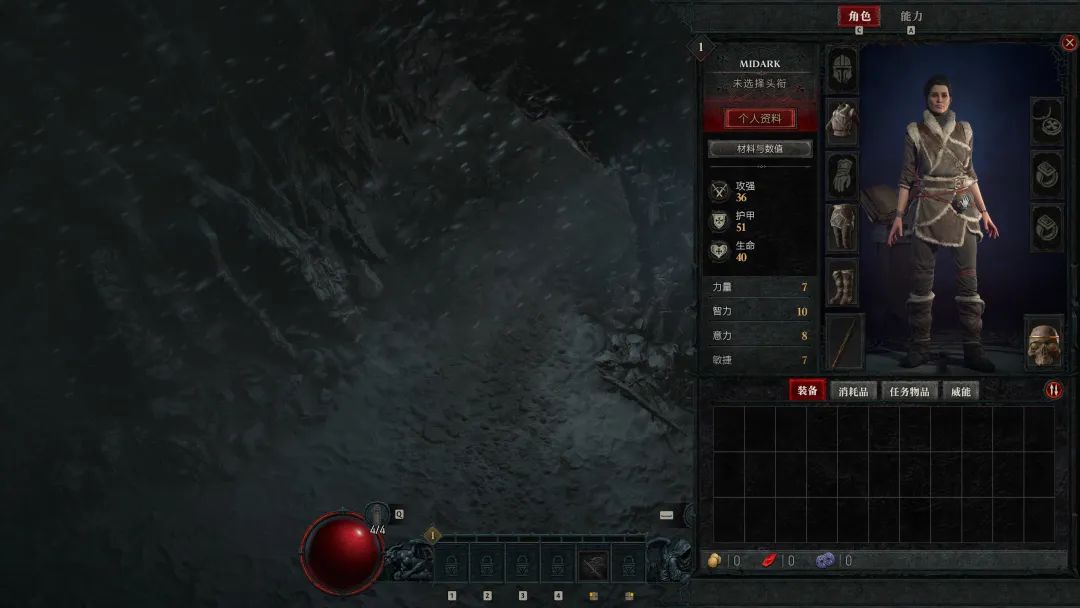Select the equipped helmet slot
This screenshot has width=1080, height=608.
coord(843,70)
